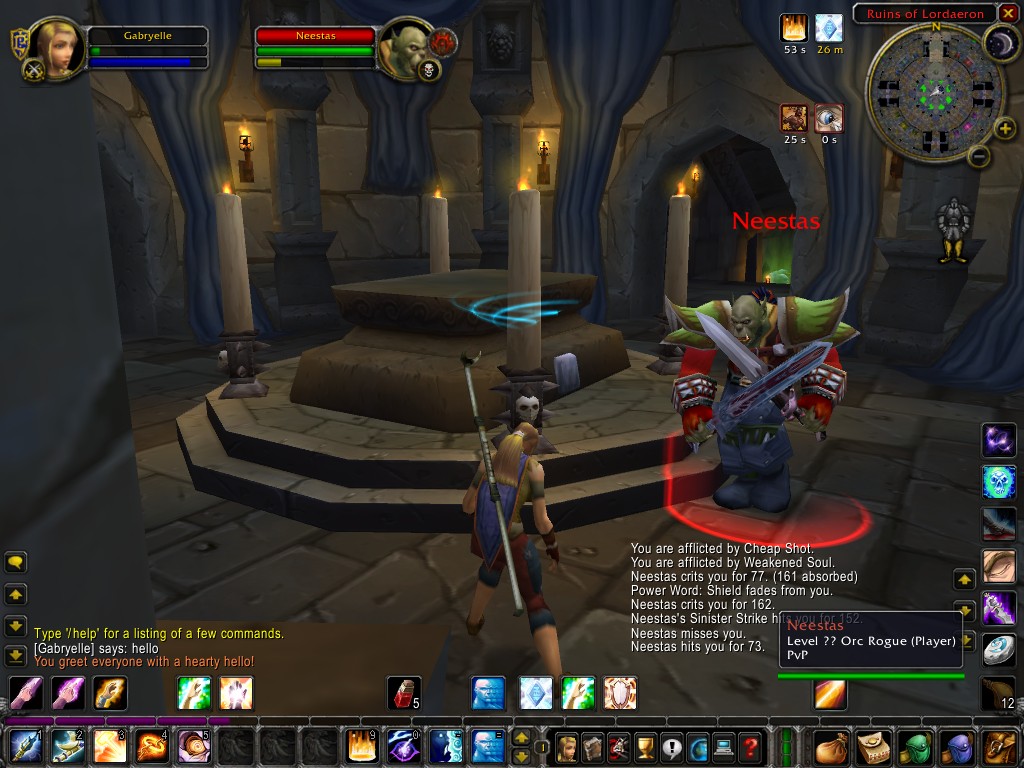Open the chat speech bubble menu
1024x768 pixels.
click(16, 563)
